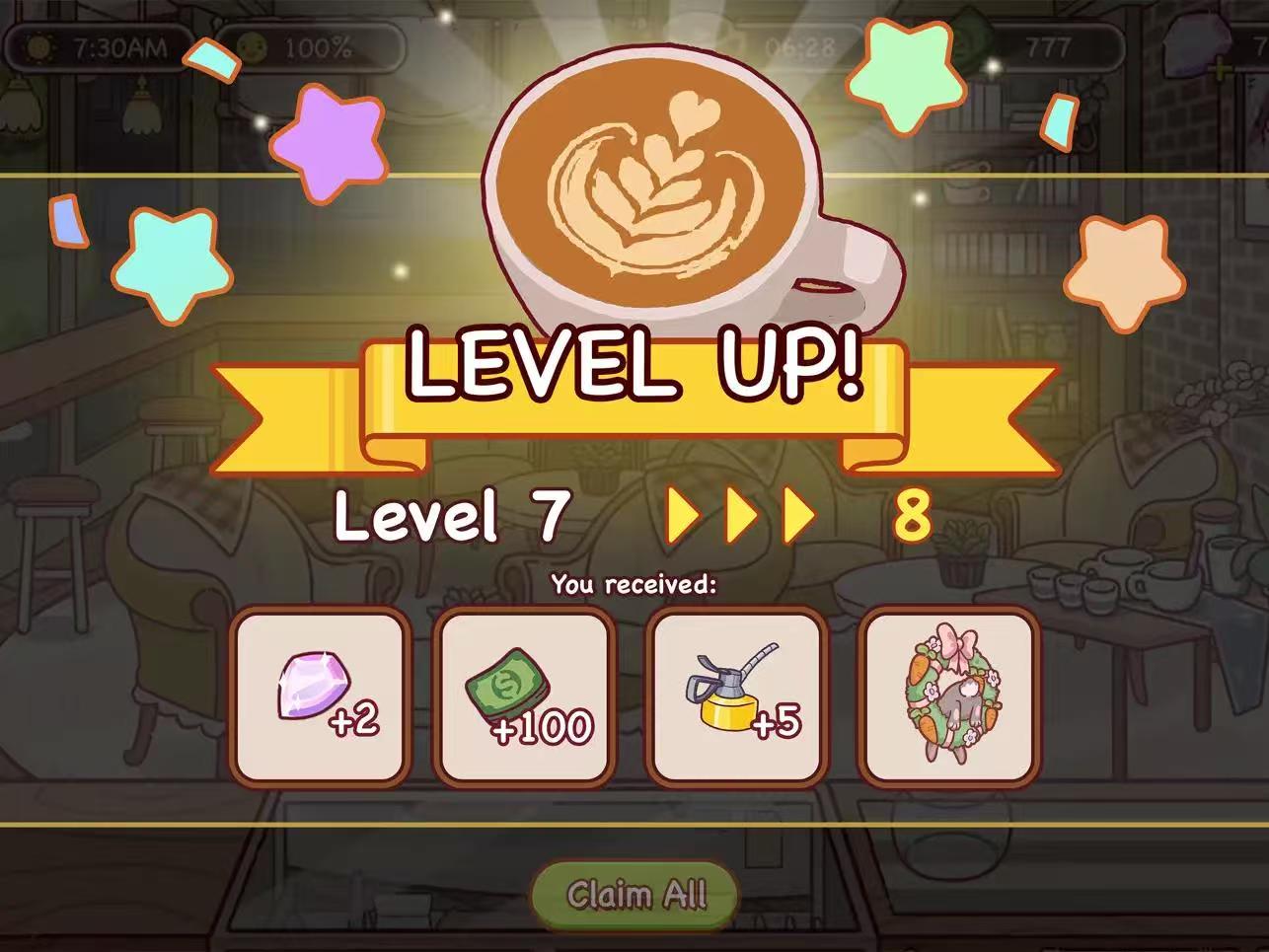Select the carrot wreath decoration reward

[x=948, y=696]
